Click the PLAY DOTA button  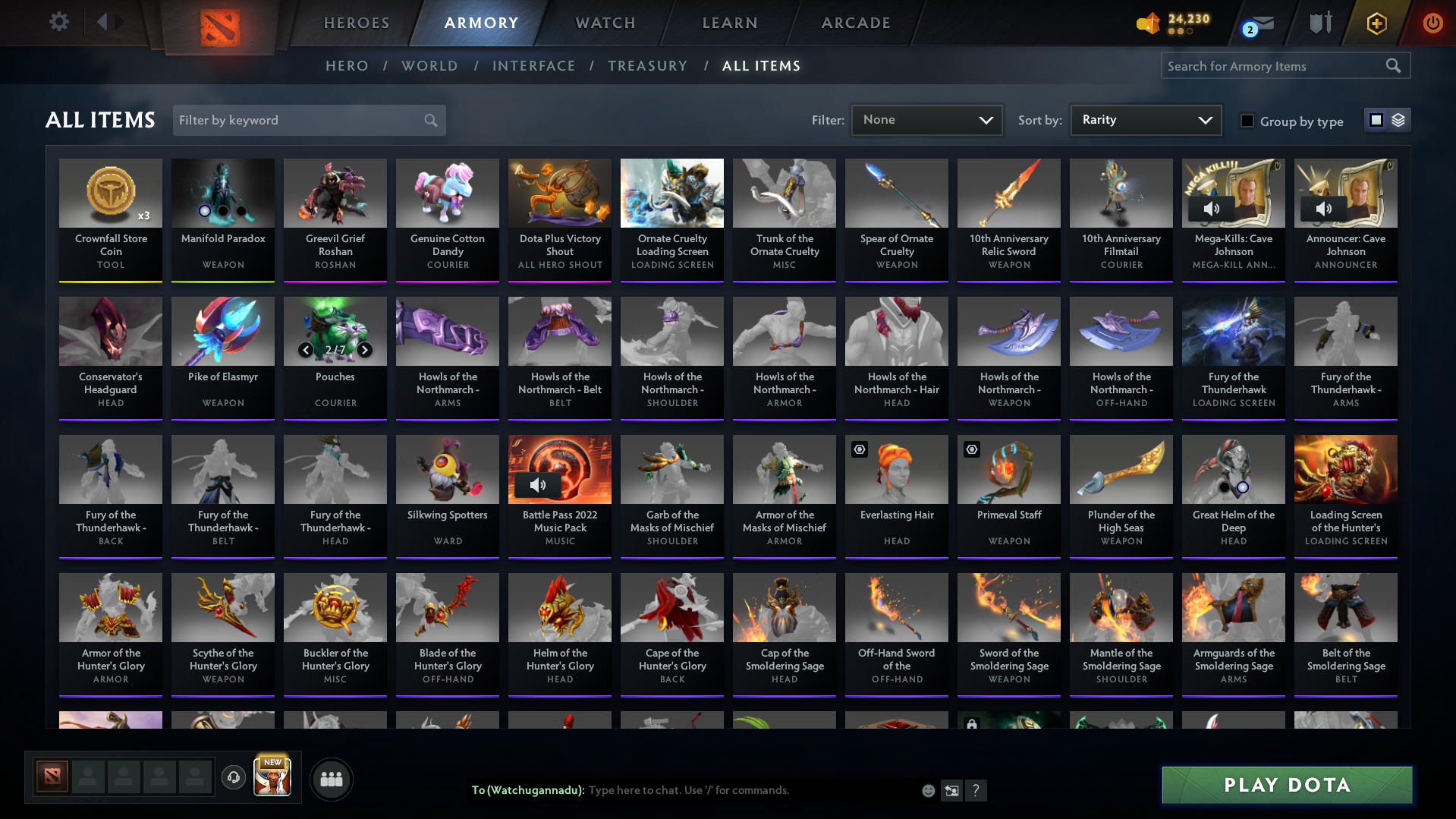pyautogui.click(x=1285, y=785)
